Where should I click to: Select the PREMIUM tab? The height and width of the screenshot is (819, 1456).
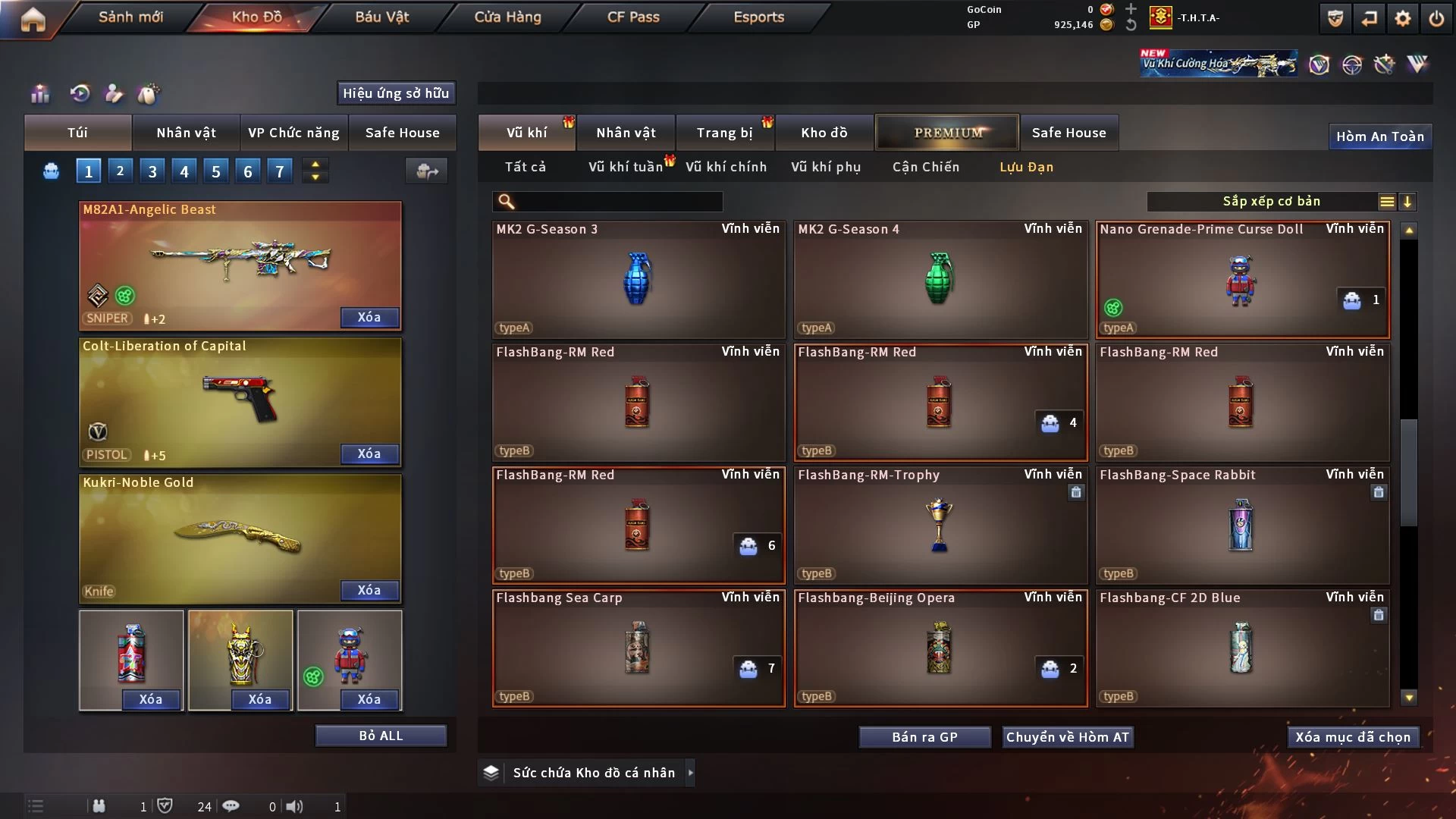click(x=948, y=133)
